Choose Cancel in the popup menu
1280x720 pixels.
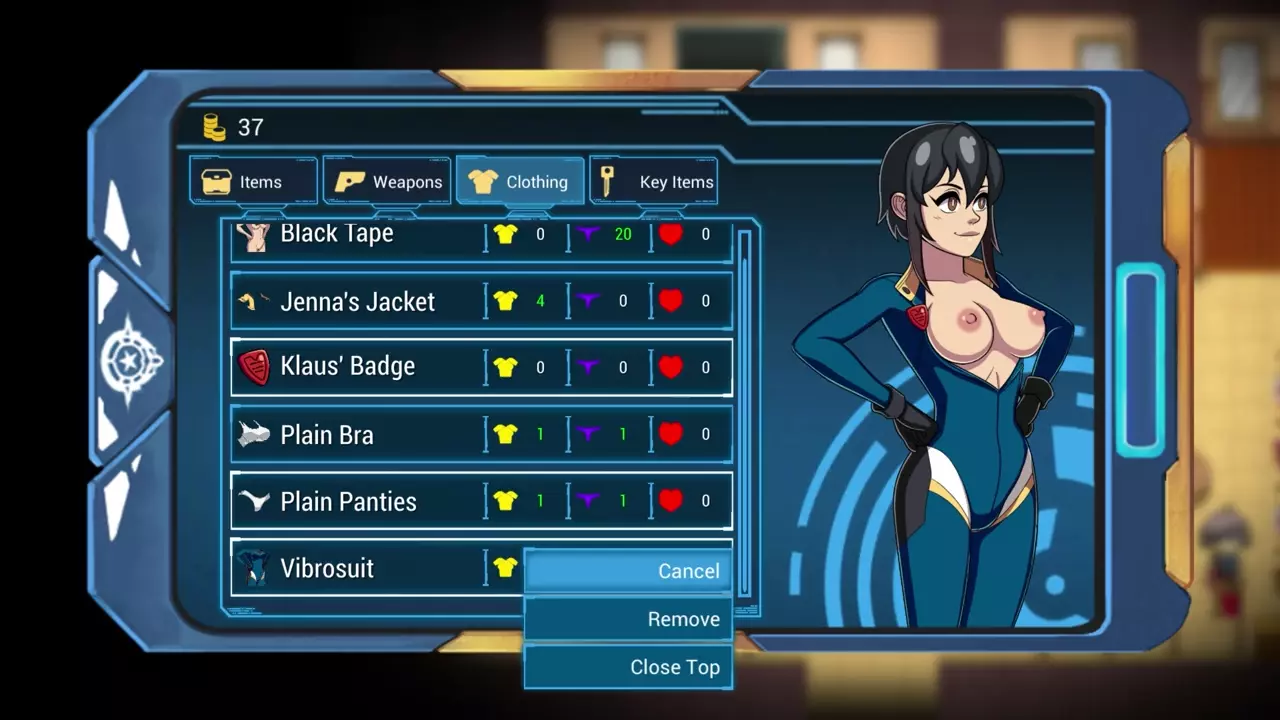pos(628,571)
